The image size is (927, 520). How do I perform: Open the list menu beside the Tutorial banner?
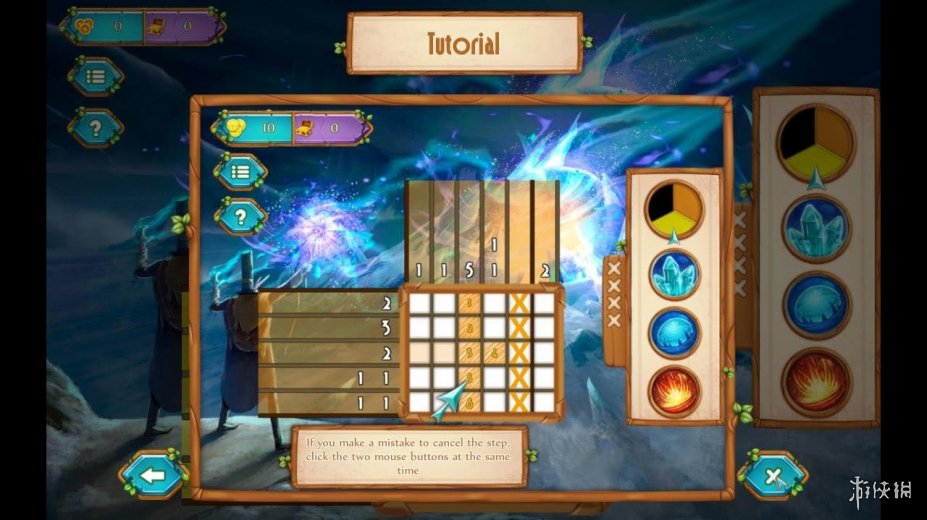(x=96, y=76)
